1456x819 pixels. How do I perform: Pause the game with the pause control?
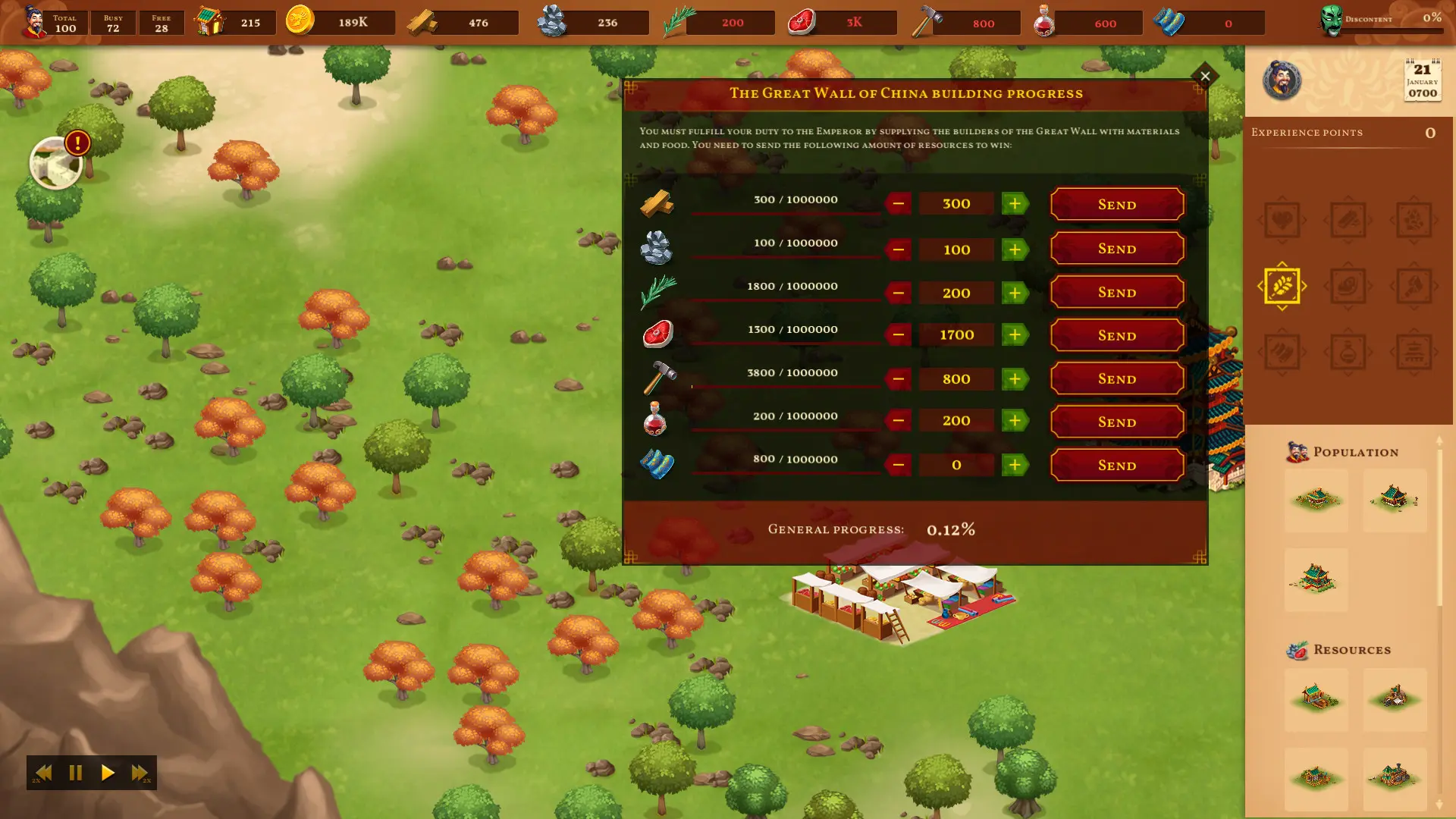[75, 773]
